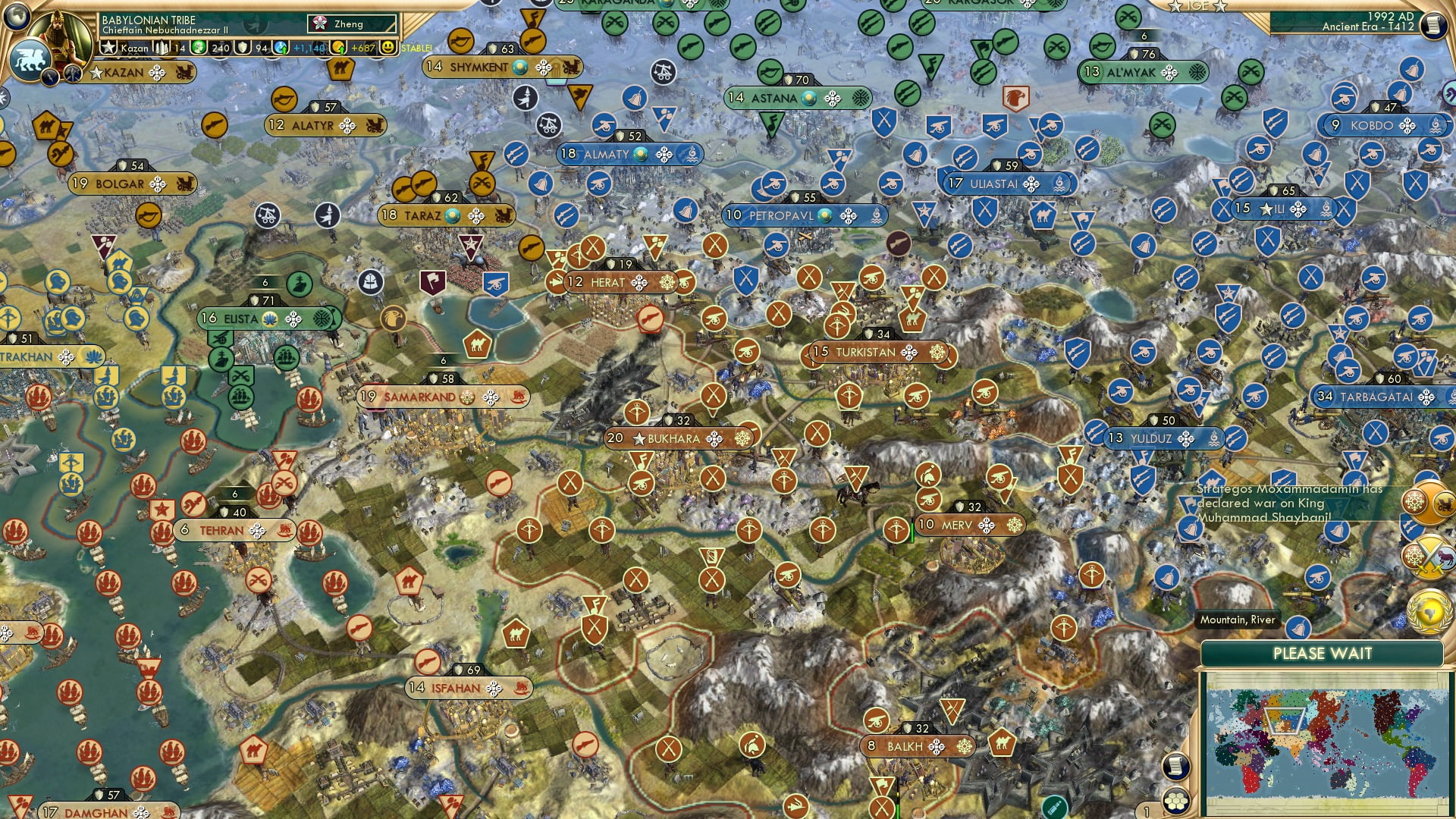Click the crossed-swords war declaration notification
Screen dimensions: 1456x819
(1428, 556)
